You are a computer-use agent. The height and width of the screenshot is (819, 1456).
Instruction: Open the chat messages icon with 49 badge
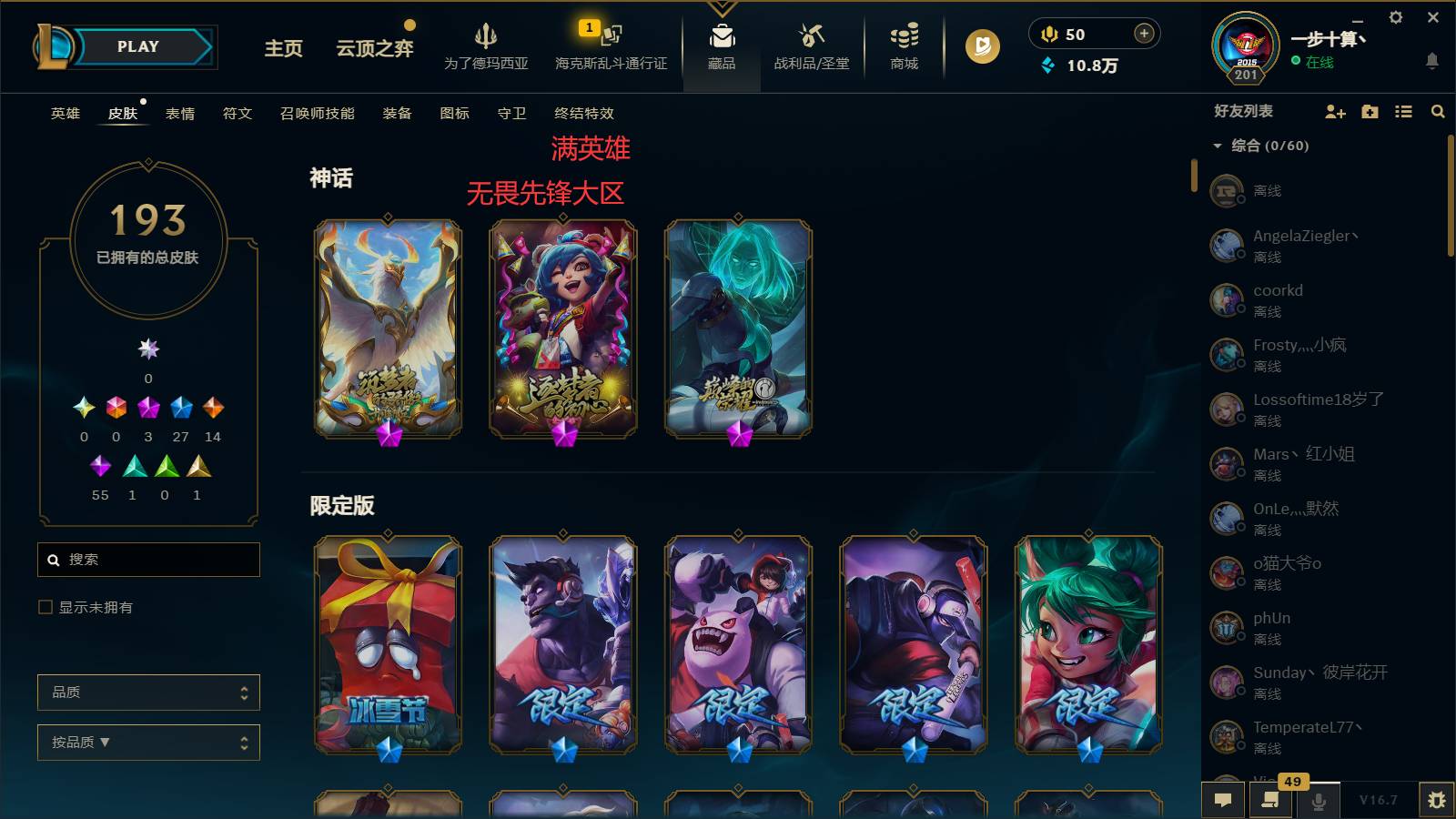[x=1270, y=800]
